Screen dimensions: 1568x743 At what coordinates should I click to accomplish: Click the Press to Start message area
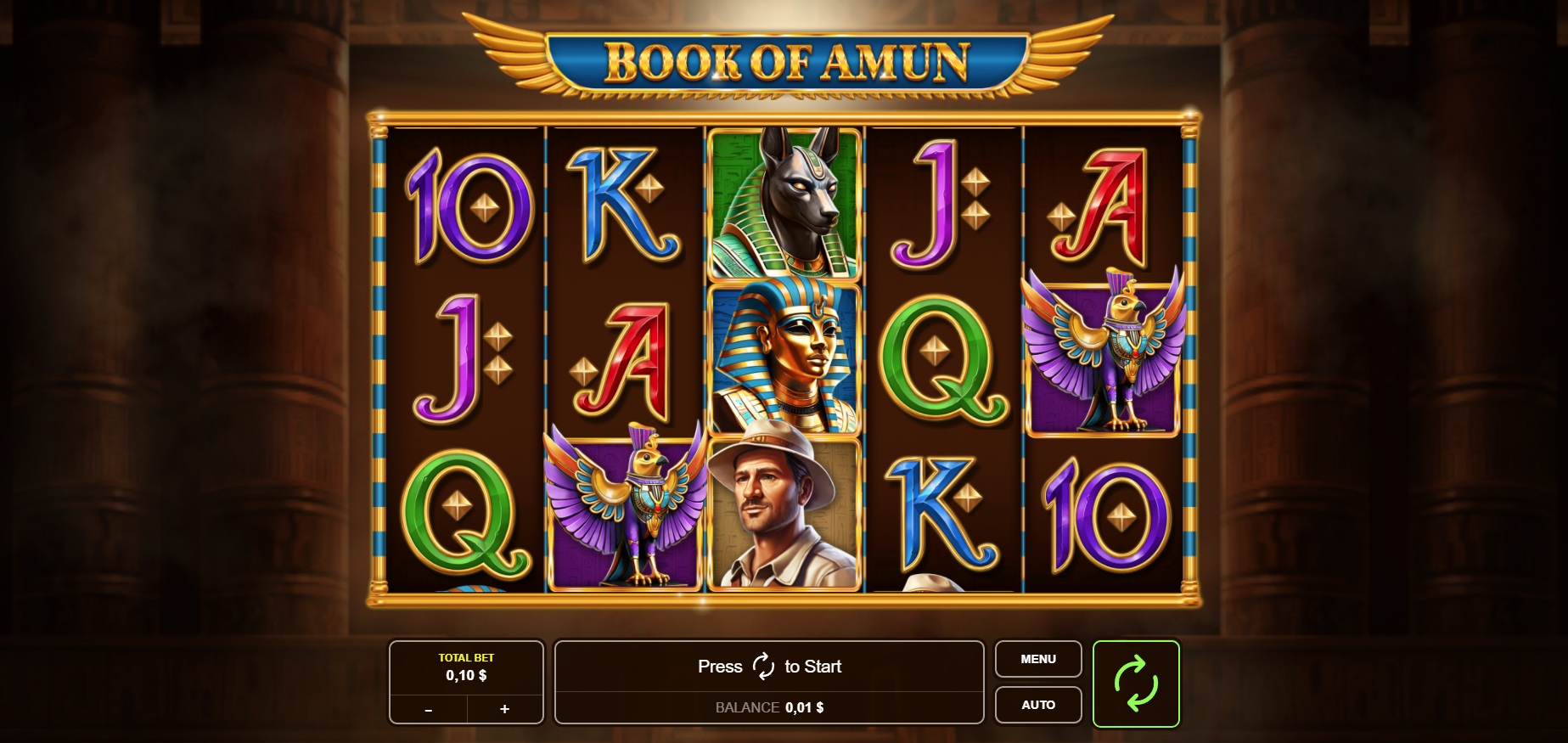769,667
